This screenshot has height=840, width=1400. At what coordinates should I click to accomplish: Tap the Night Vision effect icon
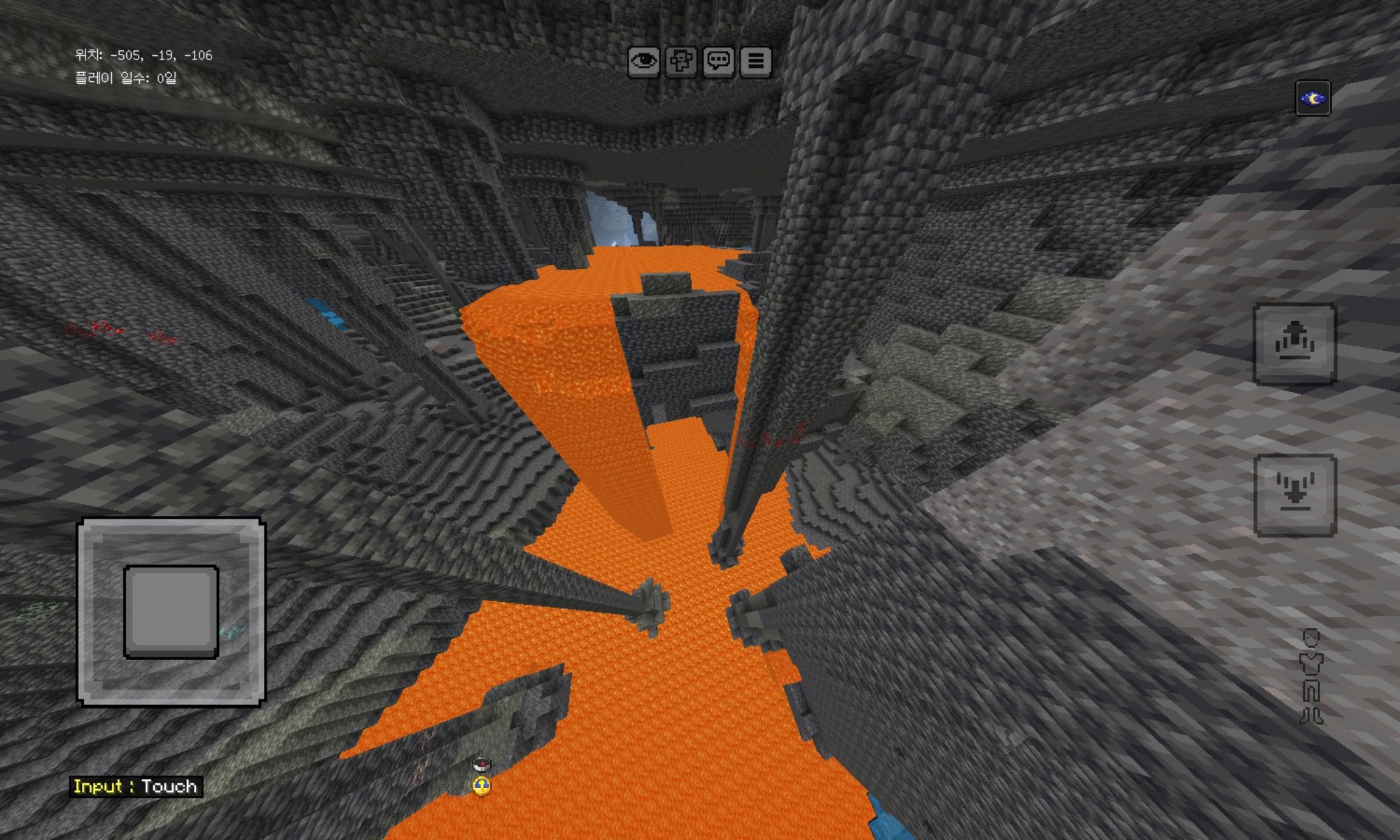pyautogui.click(x=1312, y=99)
